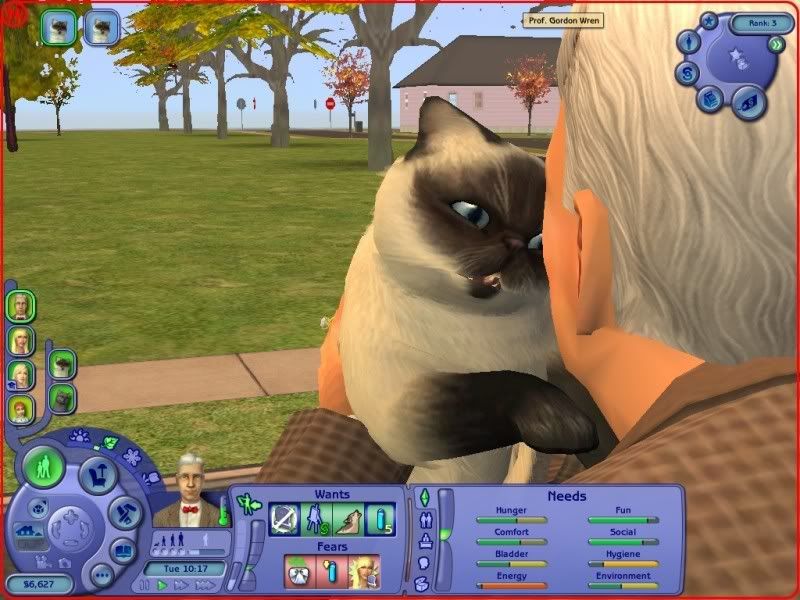Open Live Mode with the green Sims button
Viewport: 800px width, 600px height.
pos(43,468)
